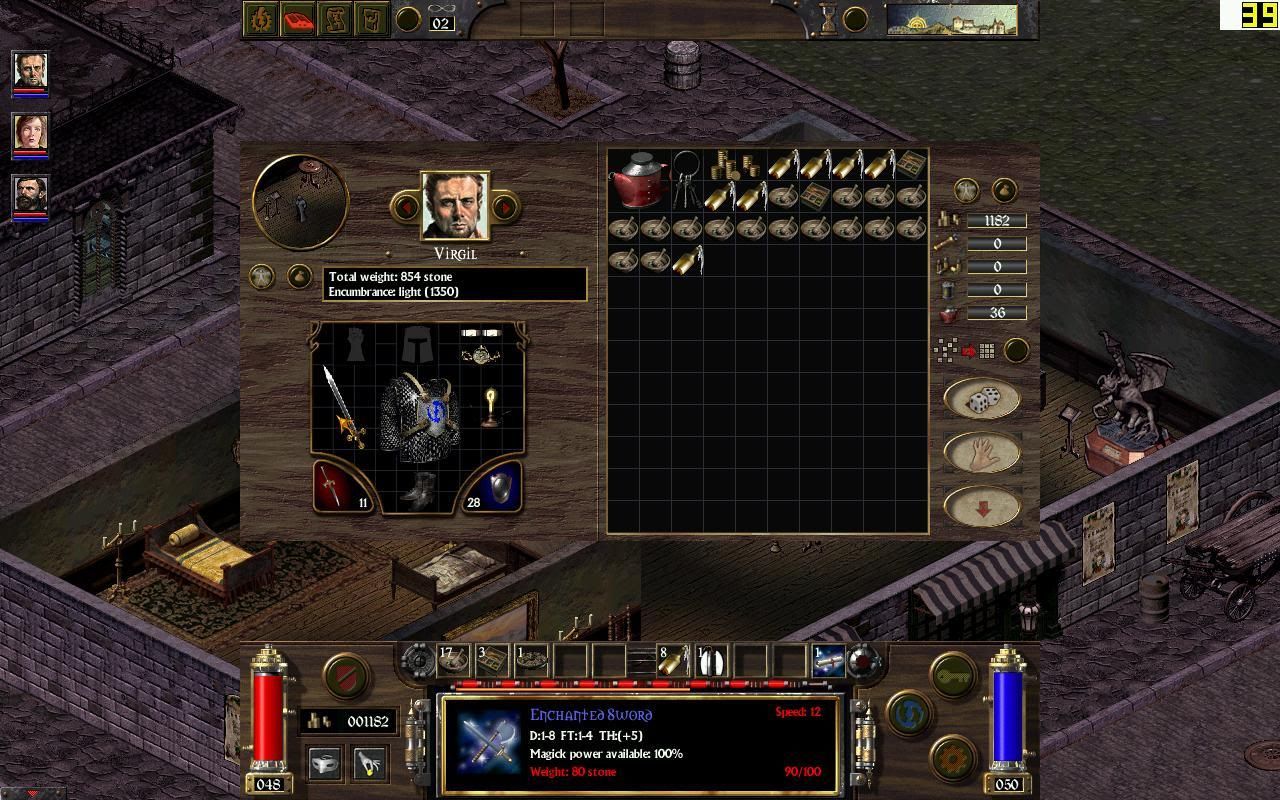Click the red down arrow button
Viewport: 1280px width, 800px height.
coord(981,507)
